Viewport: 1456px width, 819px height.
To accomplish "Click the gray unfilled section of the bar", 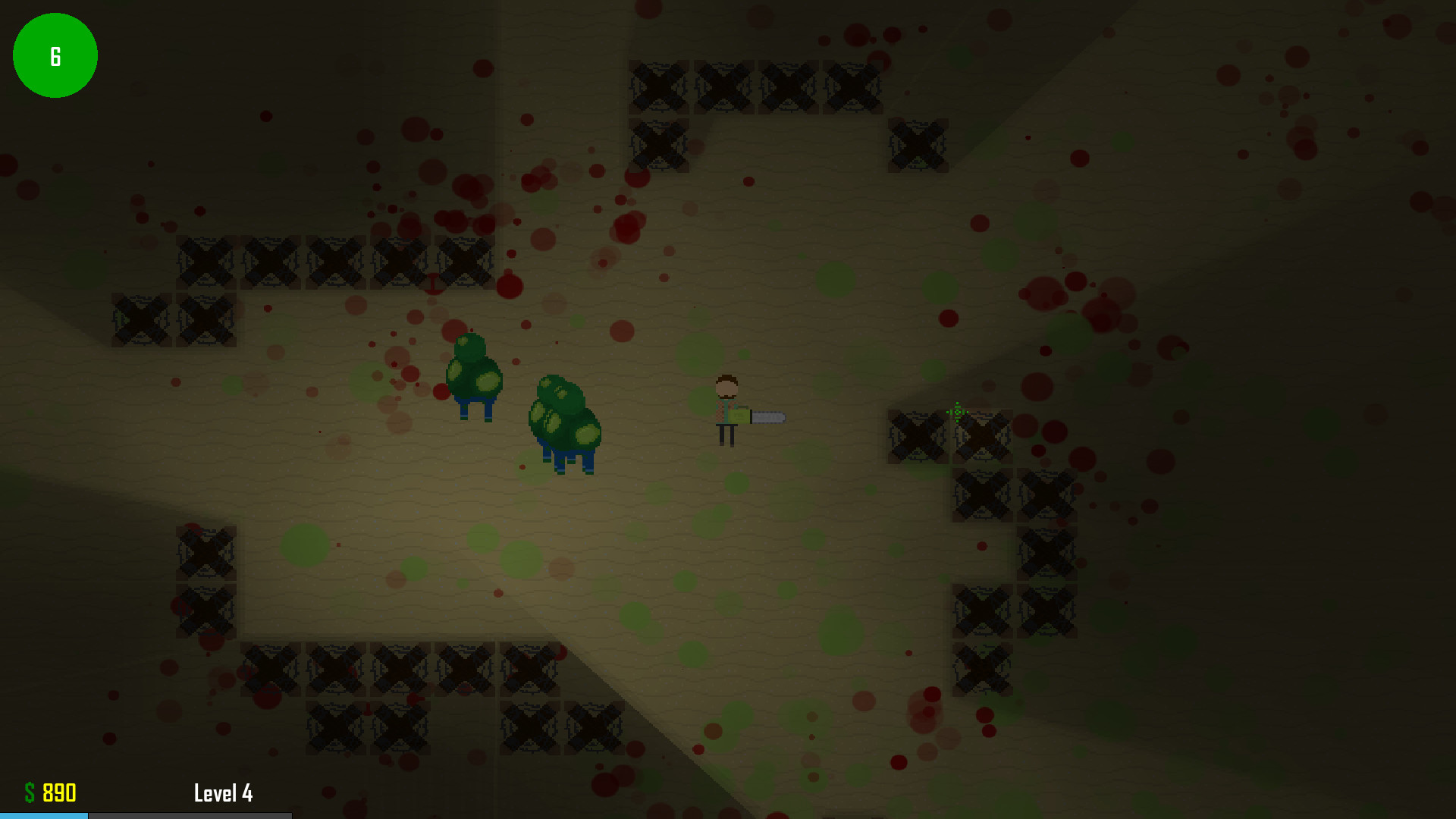I will coord(190,815).
